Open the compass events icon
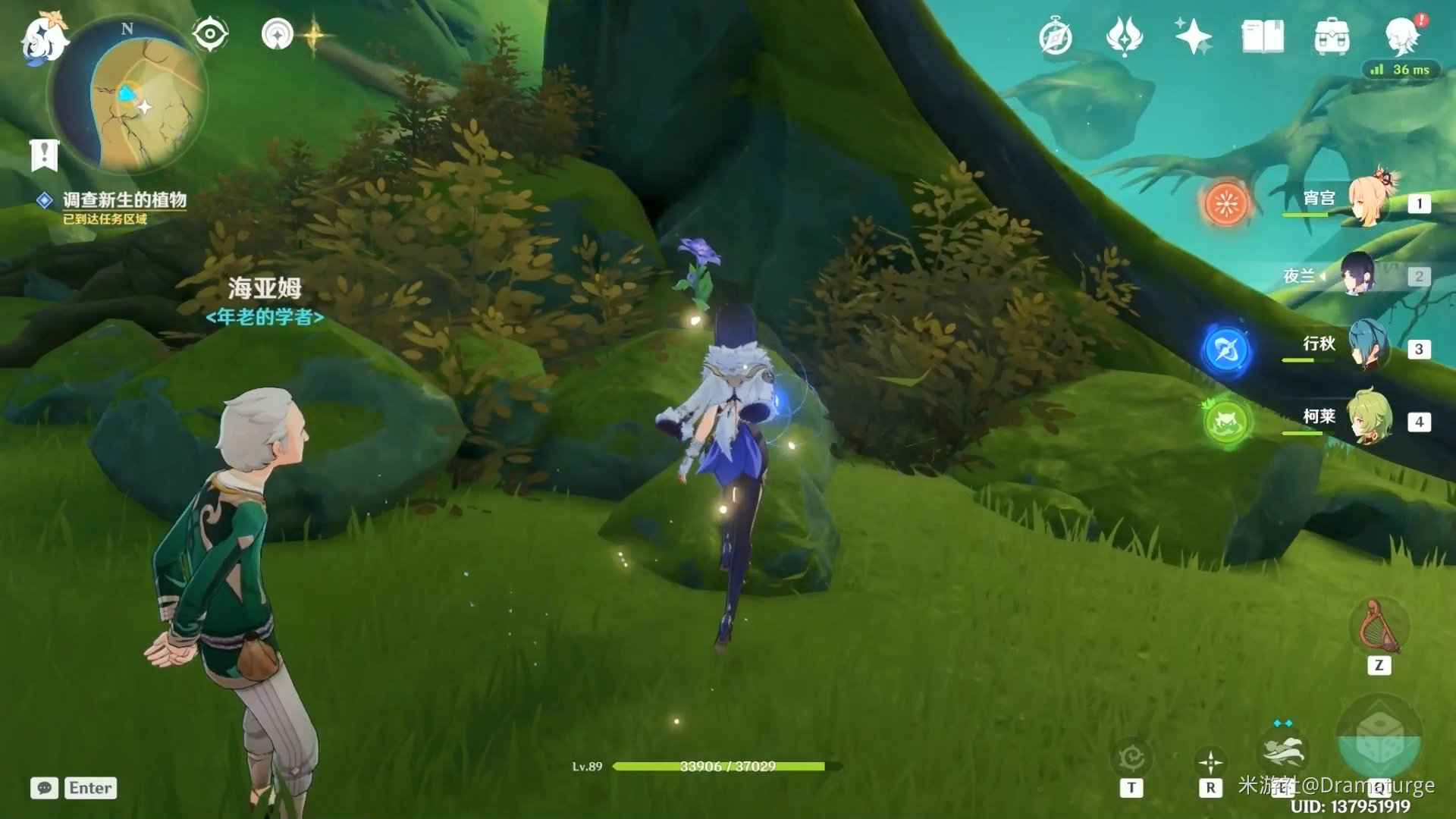The width and height of the screenshot is (1456, 819). pos(1055,37)
